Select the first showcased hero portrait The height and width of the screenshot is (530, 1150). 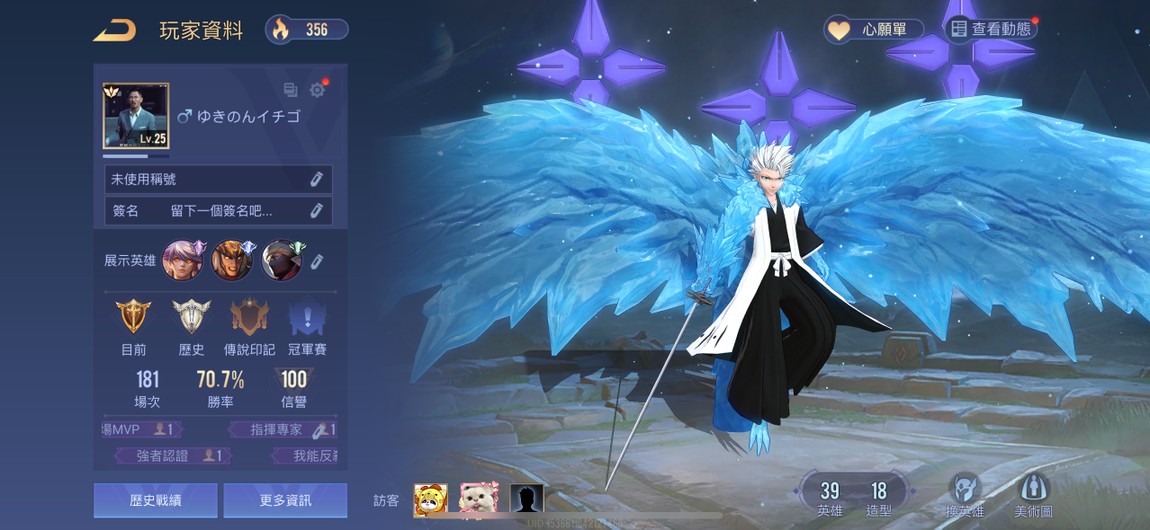(183, 261)
